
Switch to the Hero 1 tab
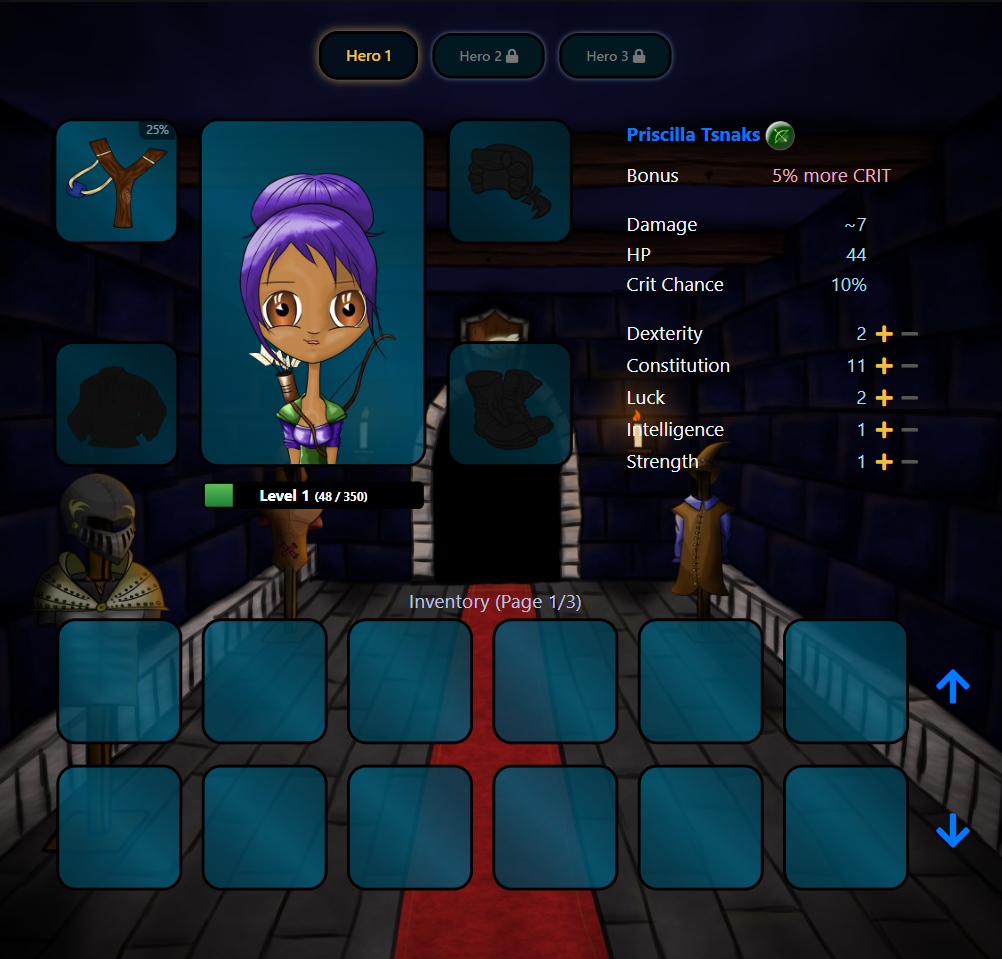pos(368,56)
